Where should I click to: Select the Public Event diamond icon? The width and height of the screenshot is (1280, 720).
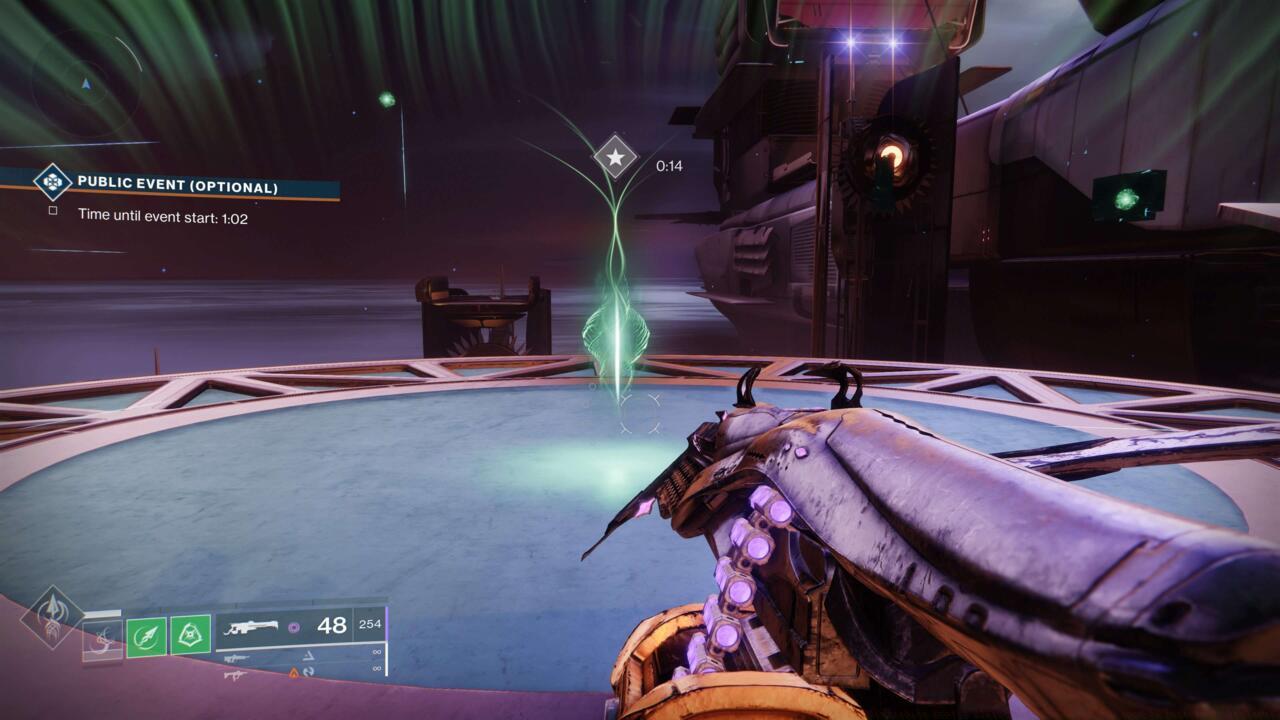(x=52, y=182)
